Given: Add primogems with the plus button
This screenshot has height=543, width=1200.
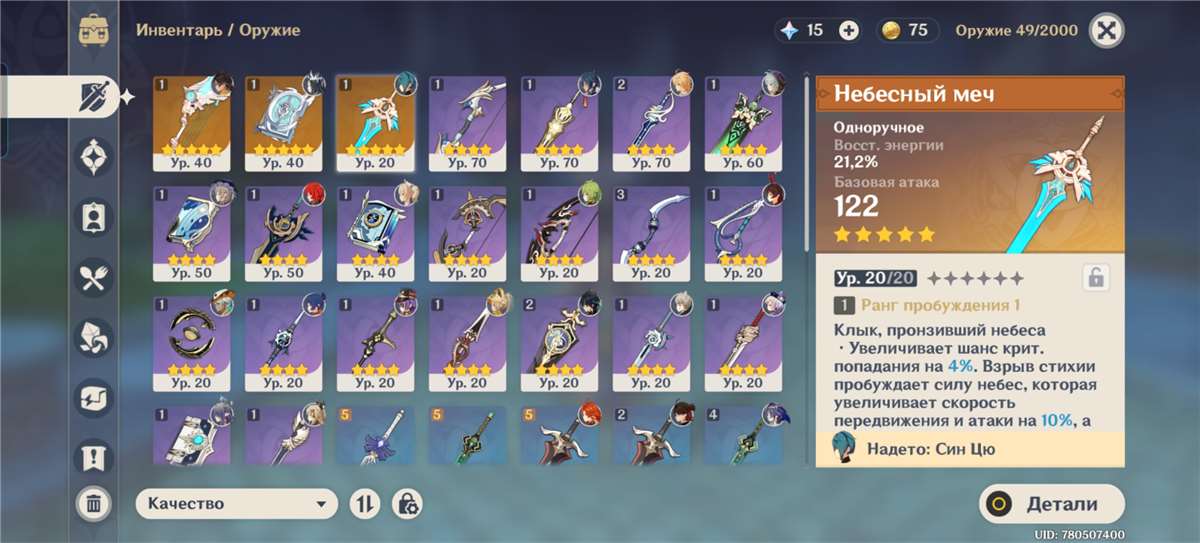Looking at the screenshot, I should (849, 31).
